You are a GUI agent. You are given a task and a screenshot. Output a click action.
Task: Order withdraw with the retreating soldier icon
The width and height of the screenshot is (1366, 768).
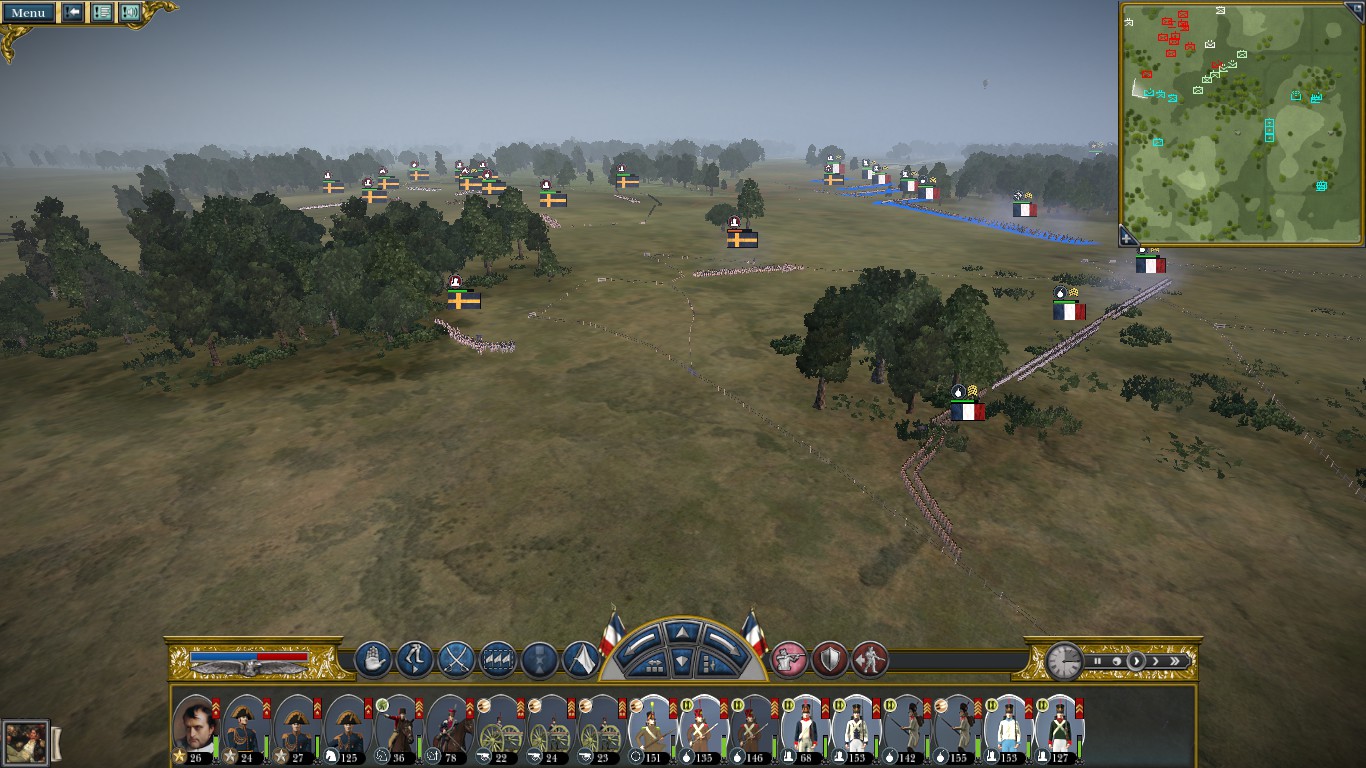870,660
